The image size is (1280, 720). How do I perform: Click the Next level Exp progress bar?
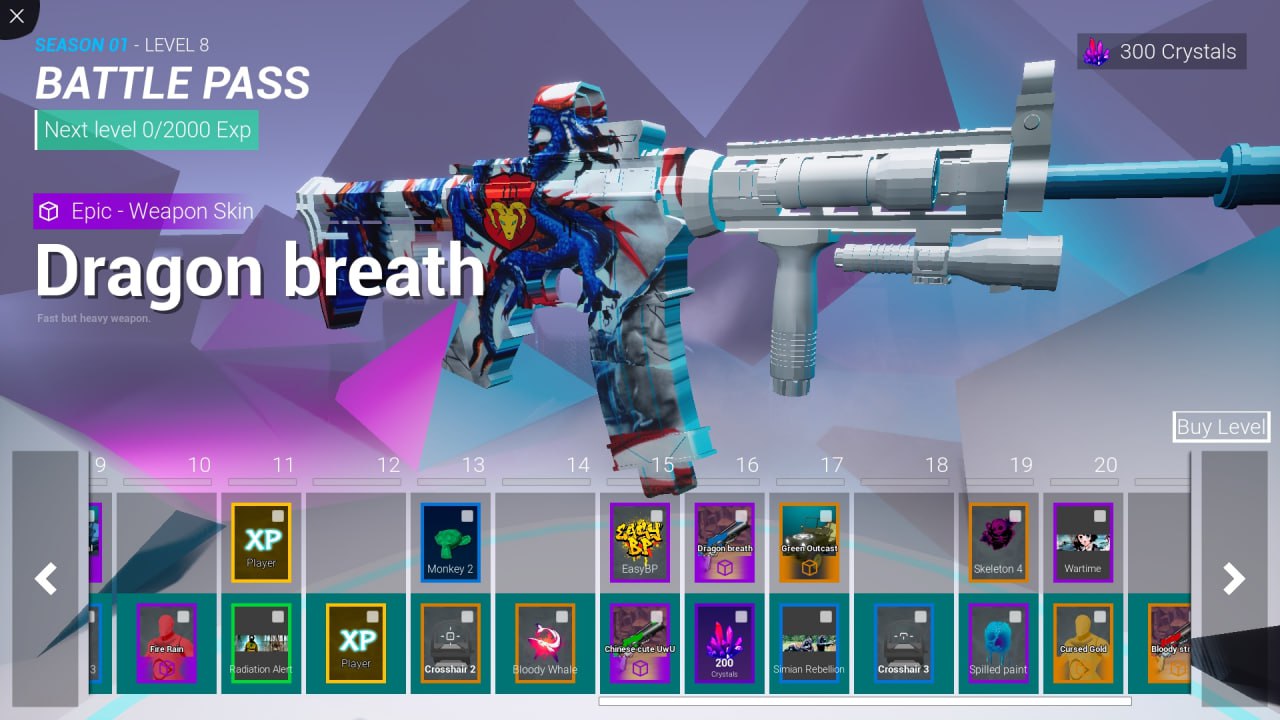[146, 130]
